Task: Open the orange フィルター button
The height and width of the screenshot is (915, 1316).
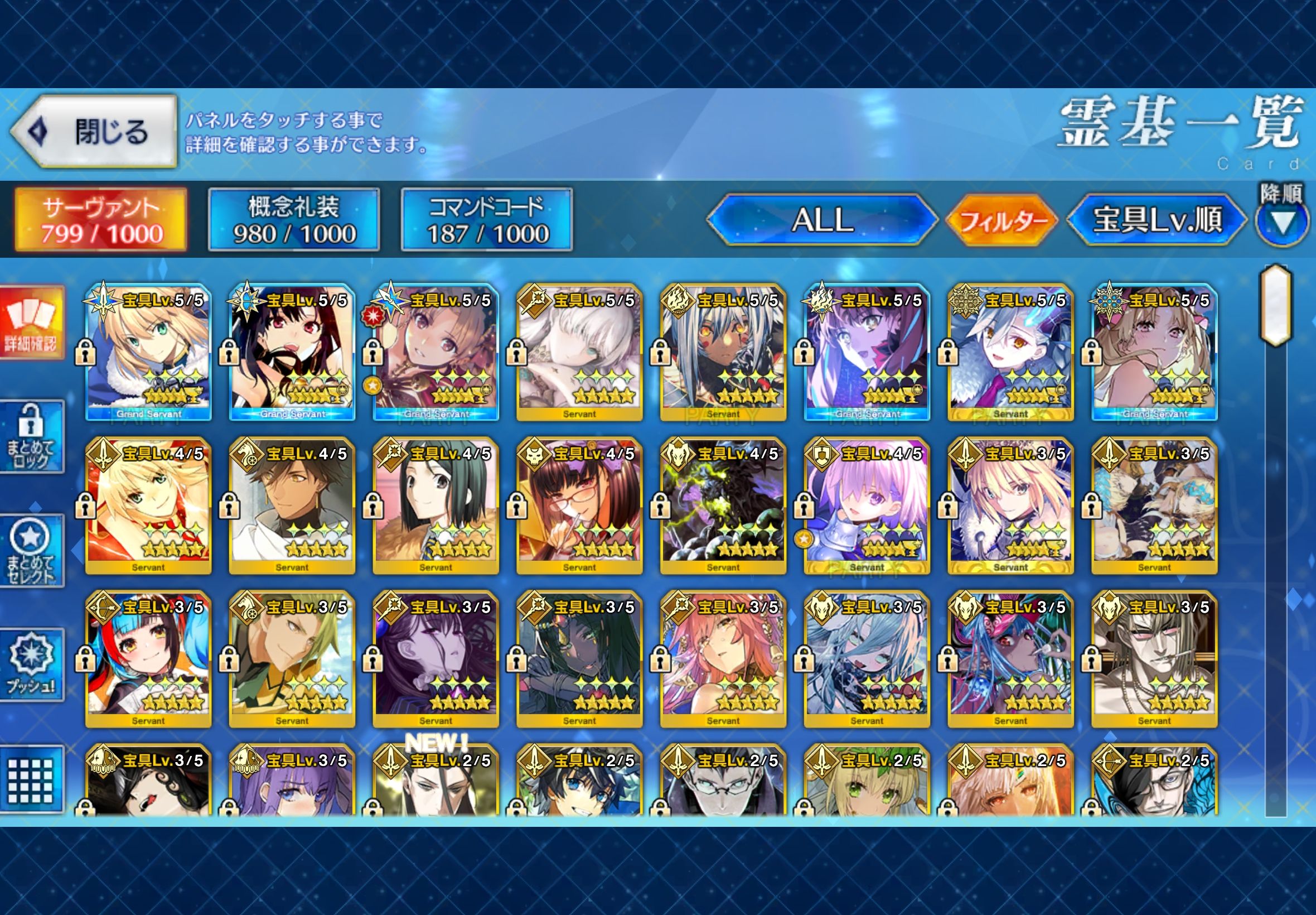Action: tap(1002, 221)
